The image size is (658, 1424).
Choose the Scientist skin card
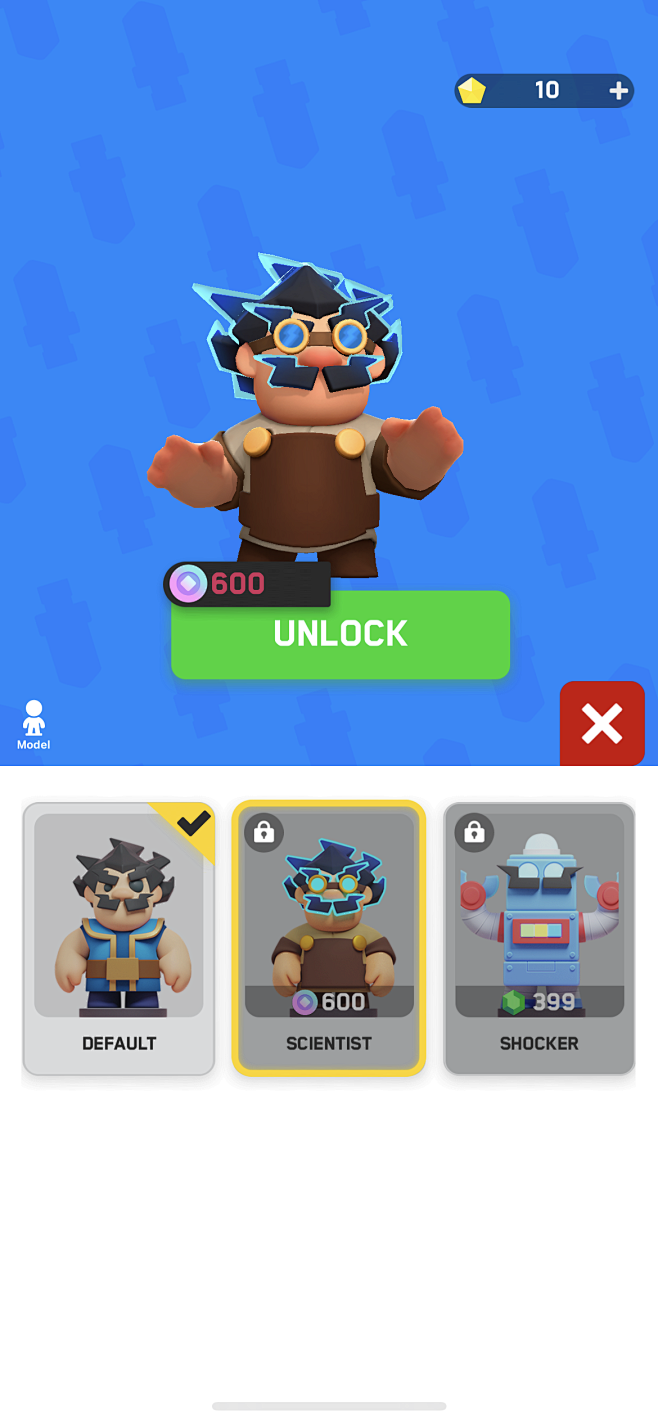[329, 938]
